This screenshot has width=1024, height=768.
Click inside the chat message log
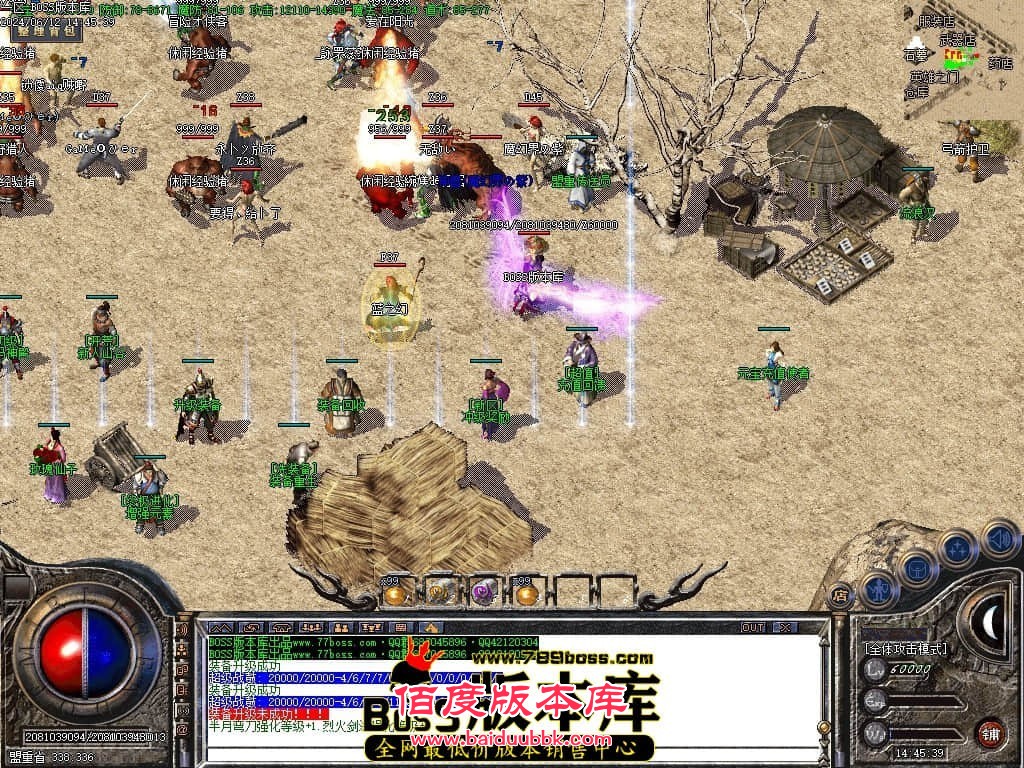pos(500,690)
